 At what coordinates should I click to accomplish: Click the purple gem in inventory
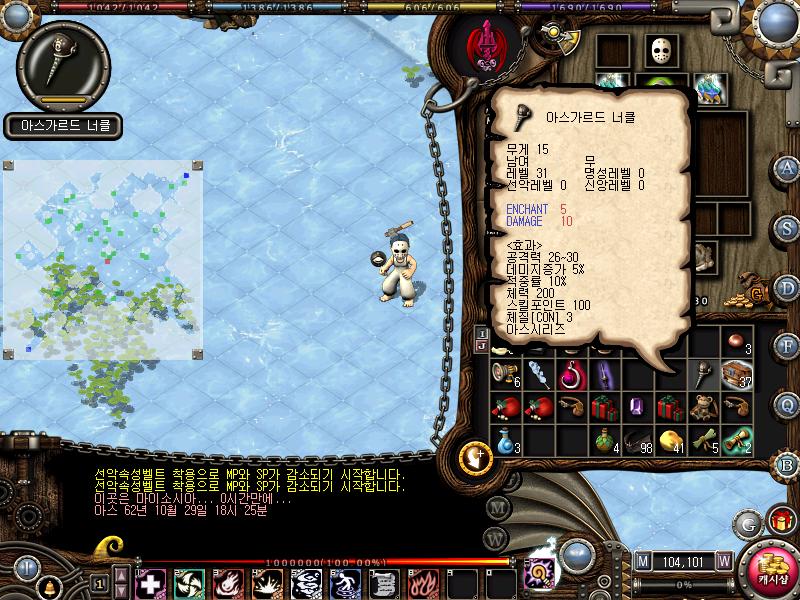click(x=636, y=407)
